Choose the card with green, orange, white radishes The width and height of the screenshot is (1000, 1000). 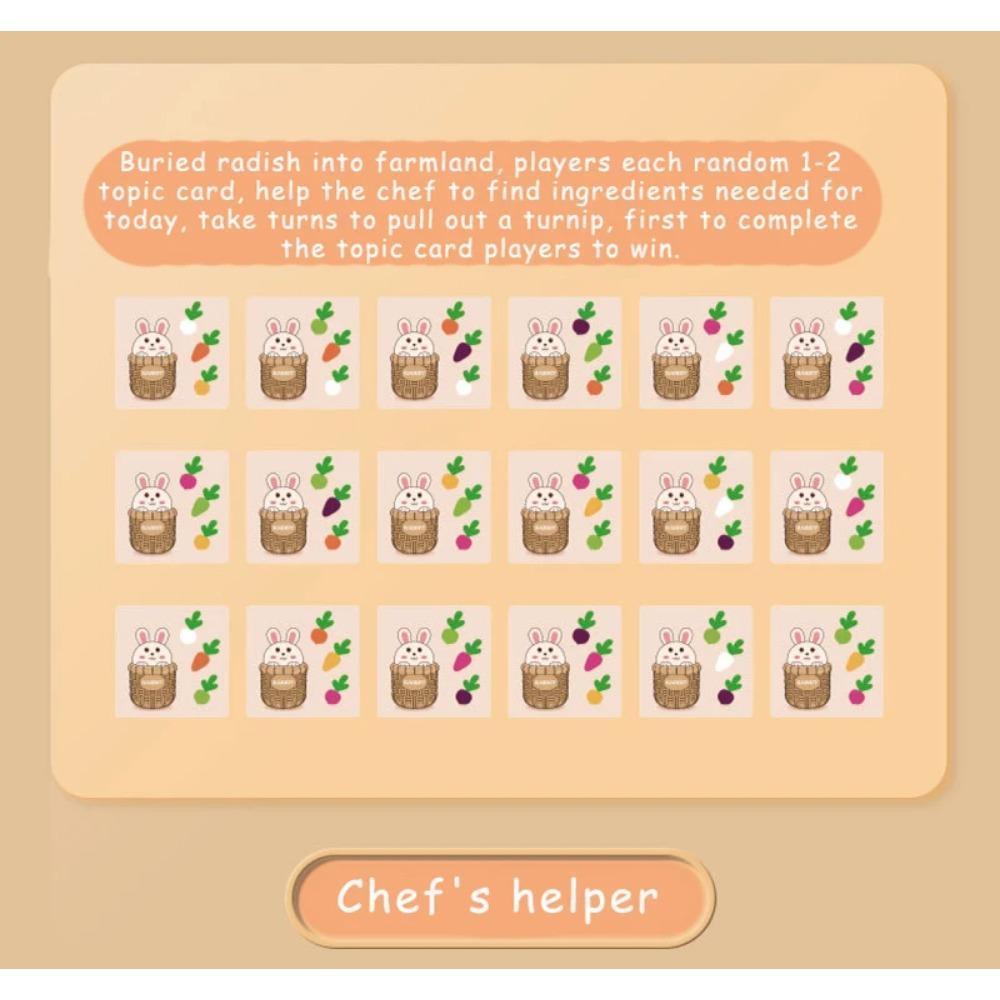point(303,352)
